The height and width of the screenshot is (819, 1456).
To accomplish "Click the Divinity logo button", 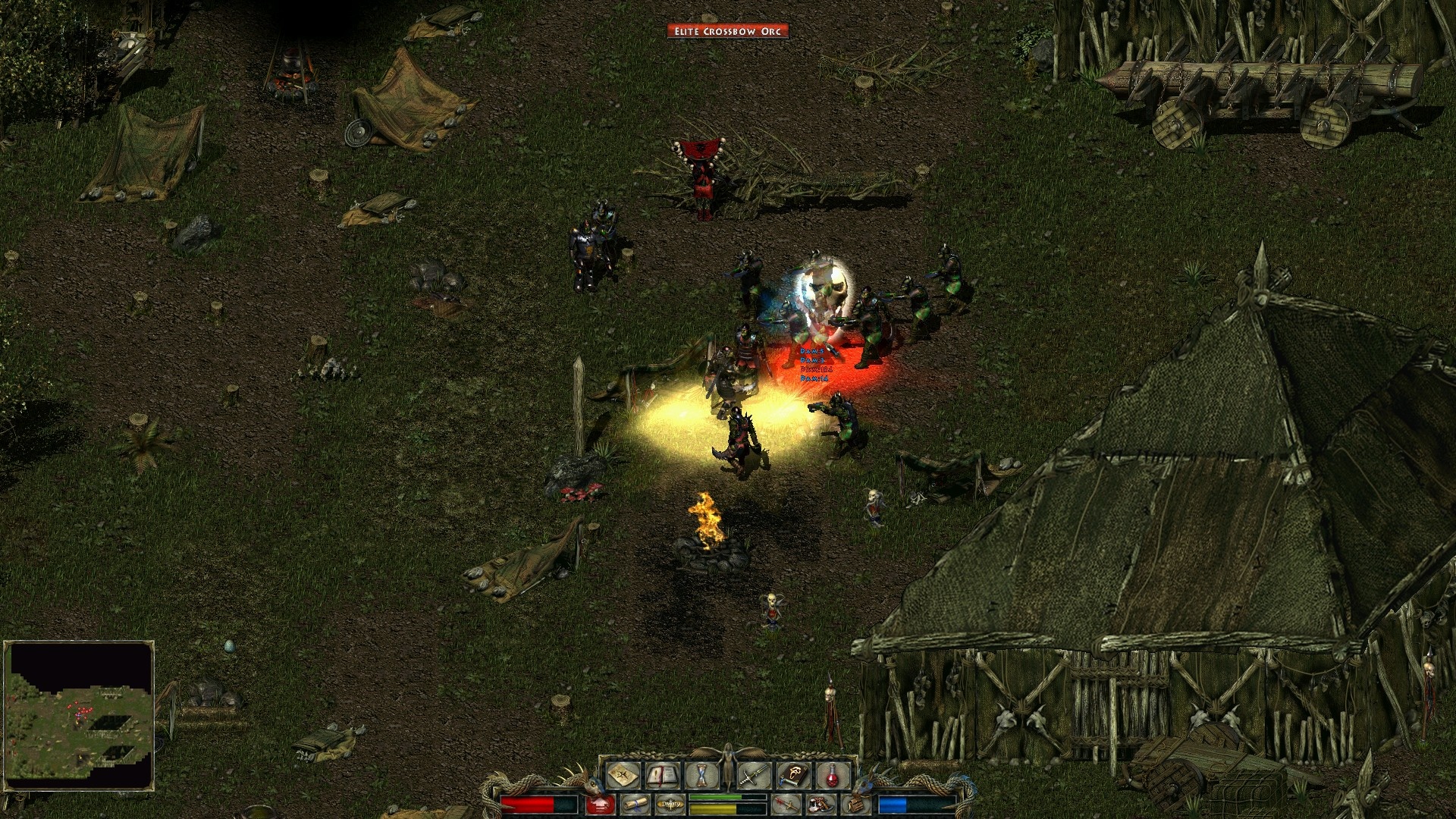I will (x=670, y=804).
